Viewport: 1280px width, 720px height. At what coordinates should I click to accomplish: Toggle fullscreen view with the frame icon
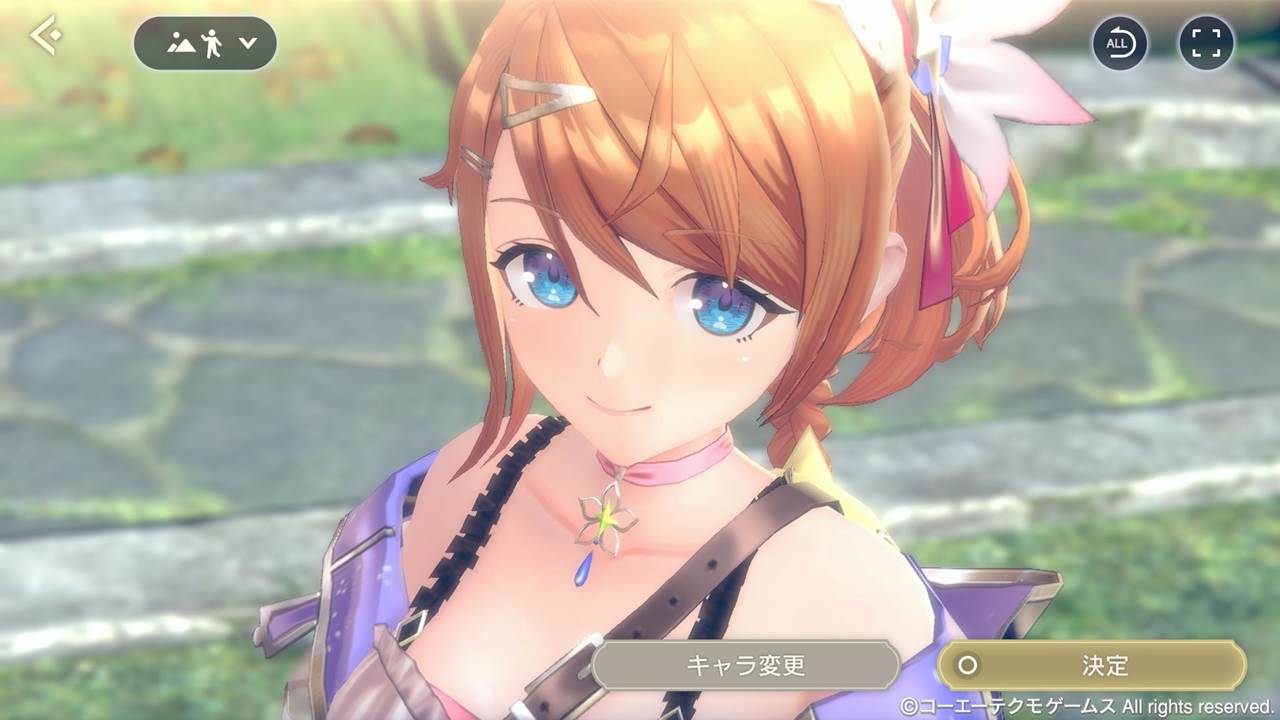(1206, 43)
